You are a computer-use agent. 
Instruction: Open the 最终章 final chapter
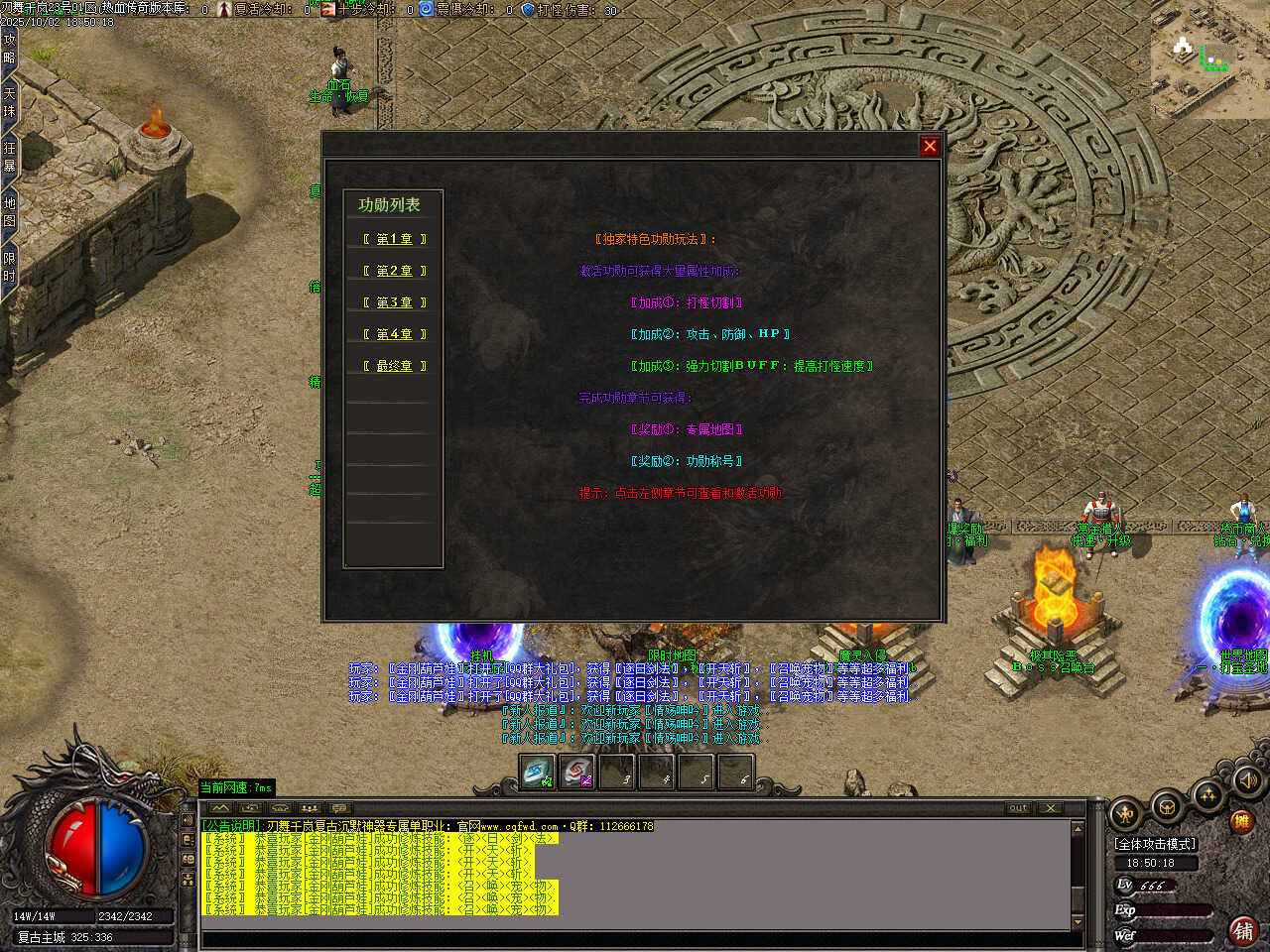coord(394,366)
